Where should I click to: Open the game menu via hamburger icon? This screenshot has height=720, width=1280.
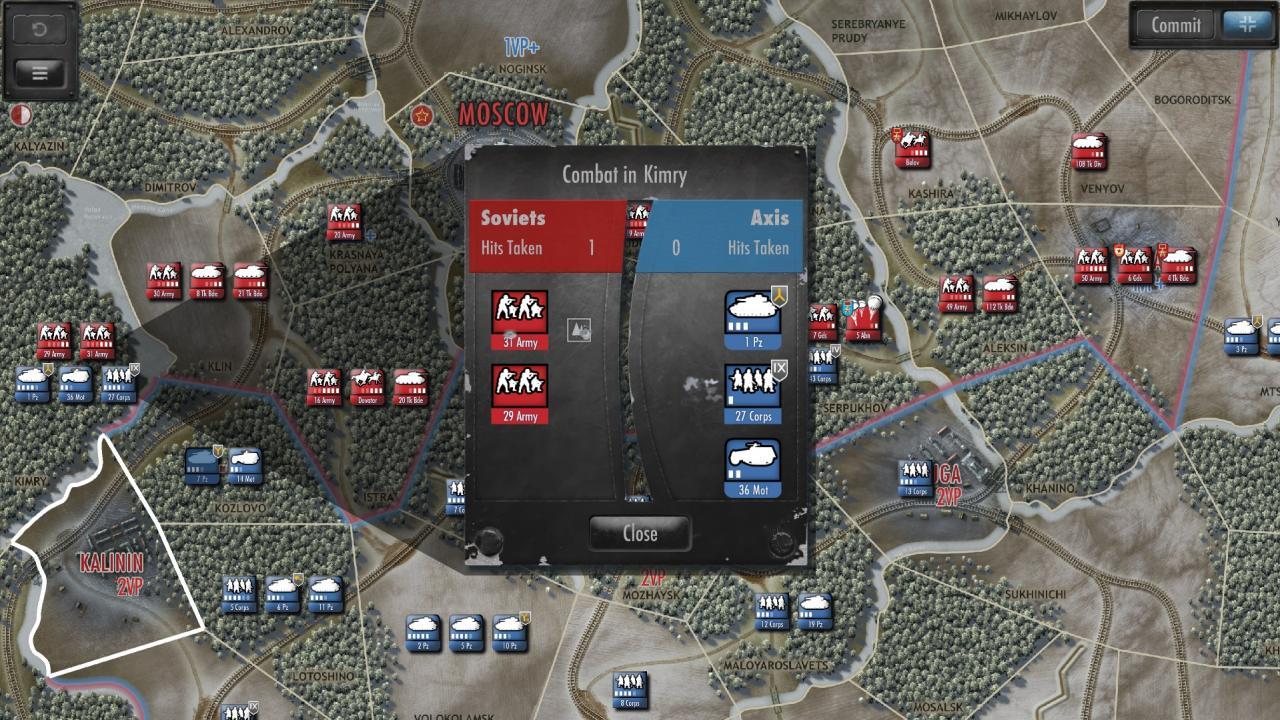(x=38, y=72)
